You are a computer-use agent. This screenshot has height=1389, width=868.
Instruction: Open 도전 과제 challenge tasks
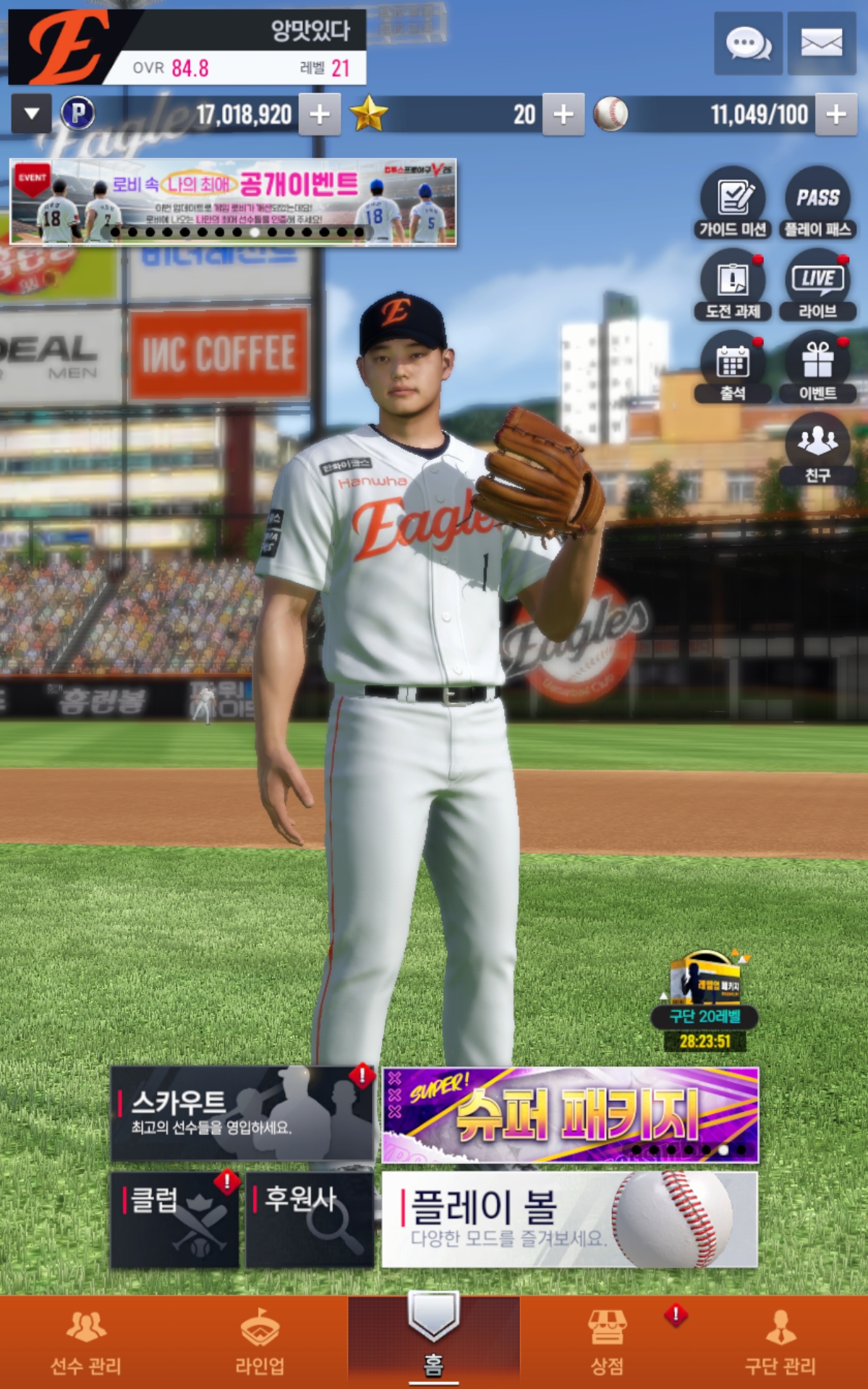pos(733,285)
